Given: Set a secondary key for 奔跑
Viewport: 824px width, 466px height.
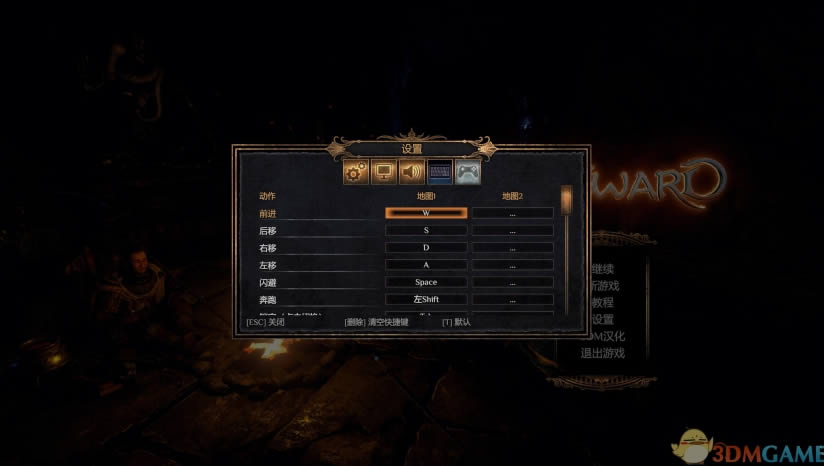Looking at the screenshot, I should pos(512,299).
